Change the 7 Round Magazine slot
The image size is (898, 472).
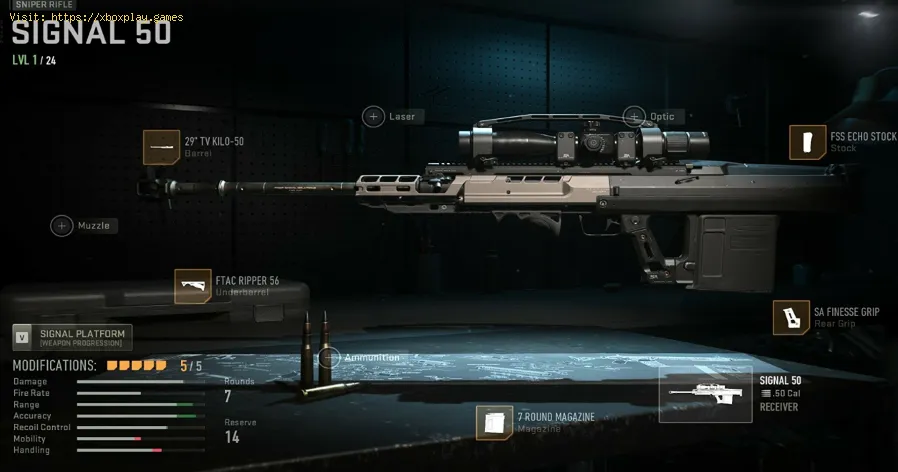pyautogui.click(x=495, y=422)
